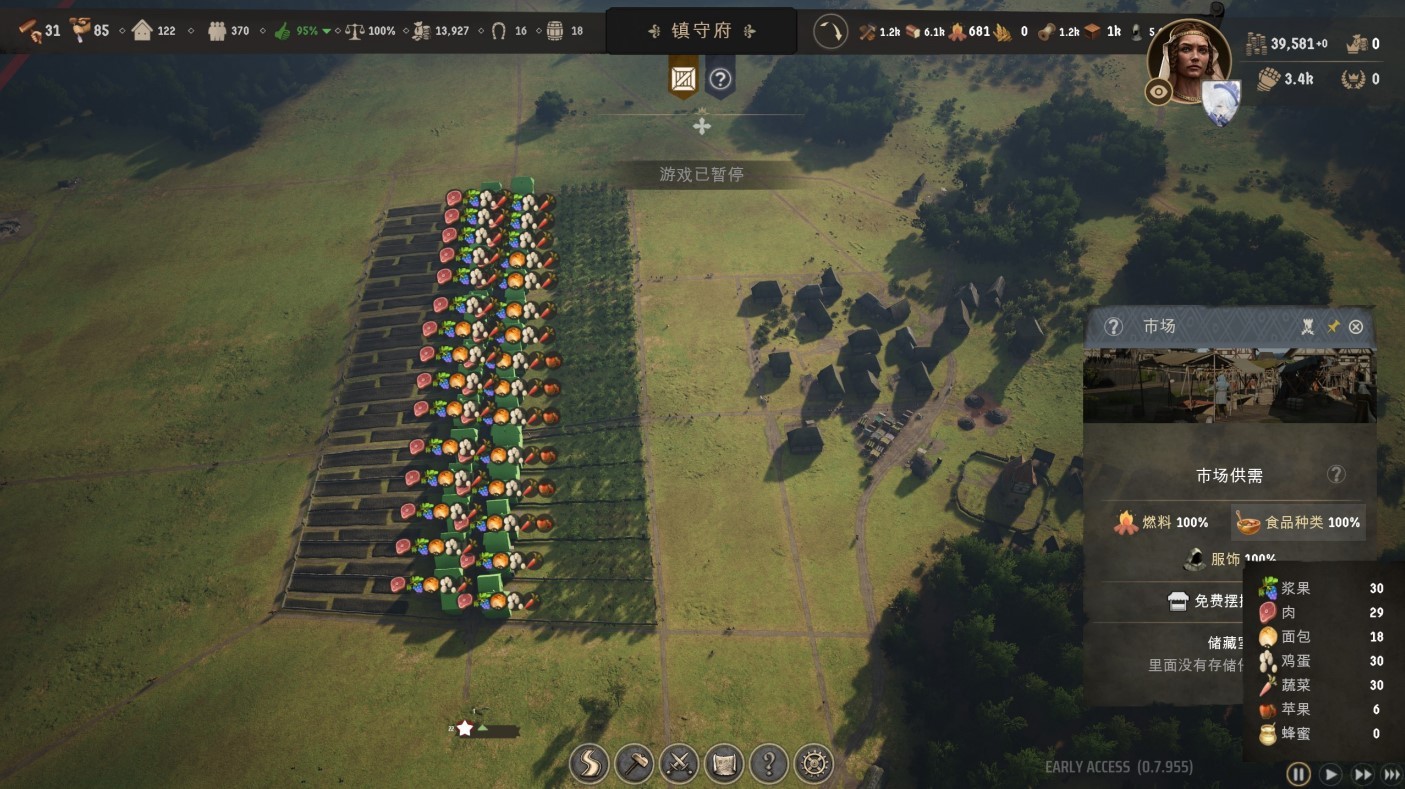Pin the 市场 market panel
The height and width of the screenshot is (789, 1405).
pos(1333,327)
